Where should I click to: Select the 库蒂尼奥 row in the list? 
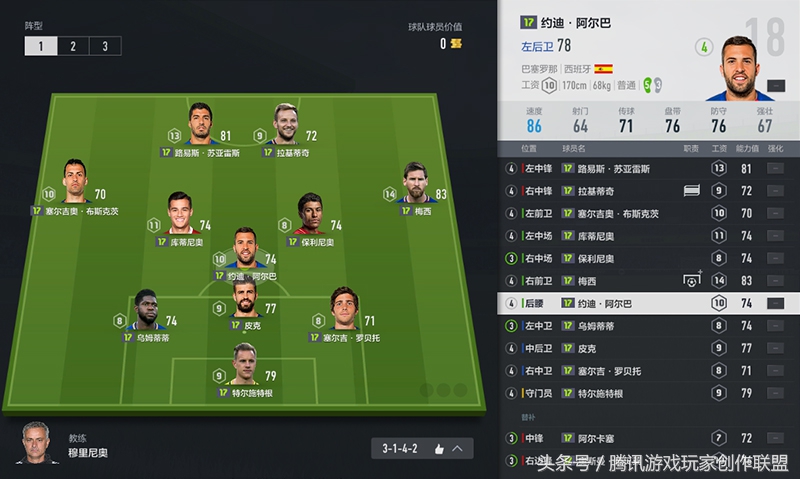coord(600,236)
